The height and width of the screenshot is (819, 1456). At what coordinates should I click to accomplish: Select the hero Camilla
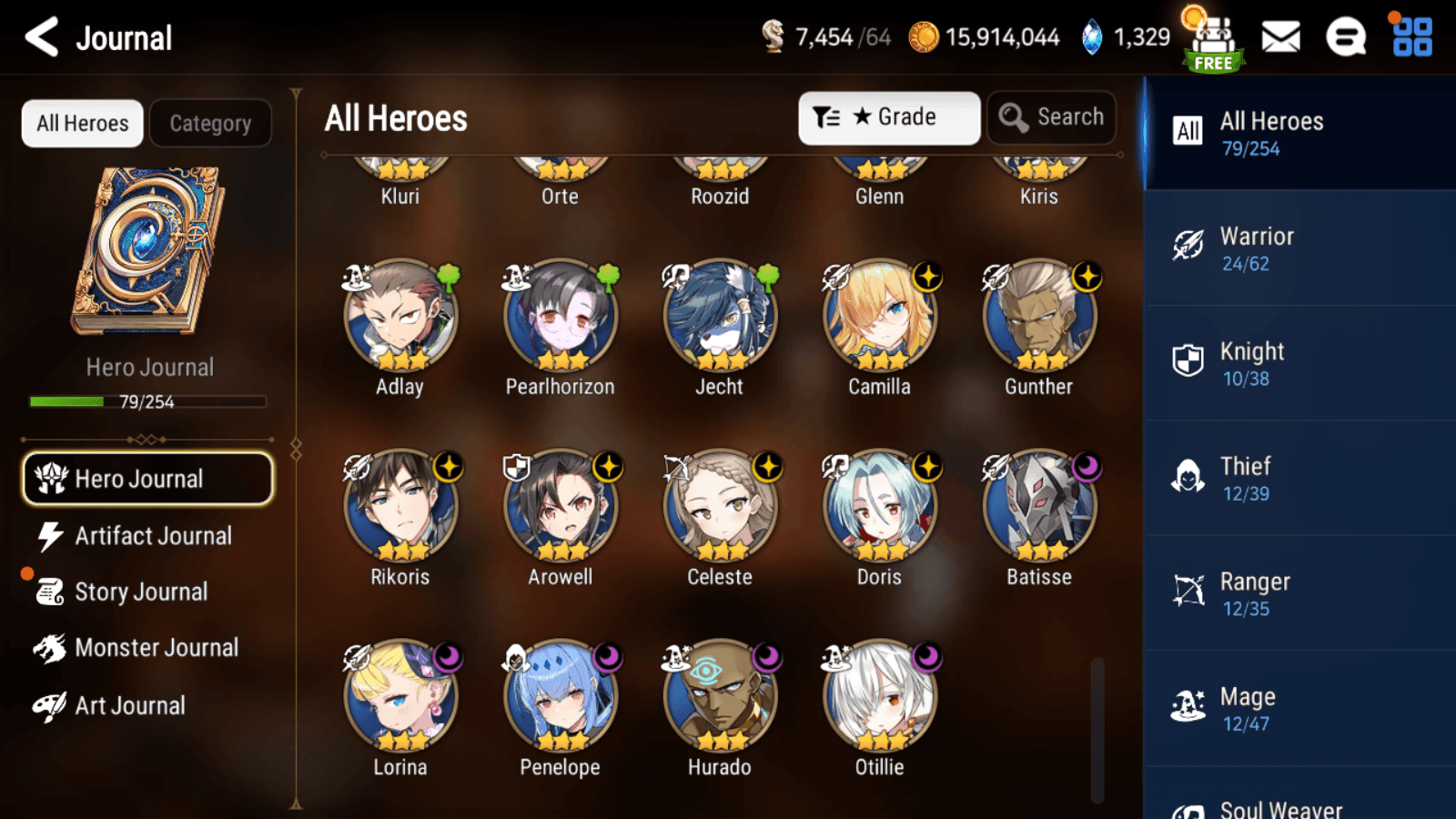point(879,318)
